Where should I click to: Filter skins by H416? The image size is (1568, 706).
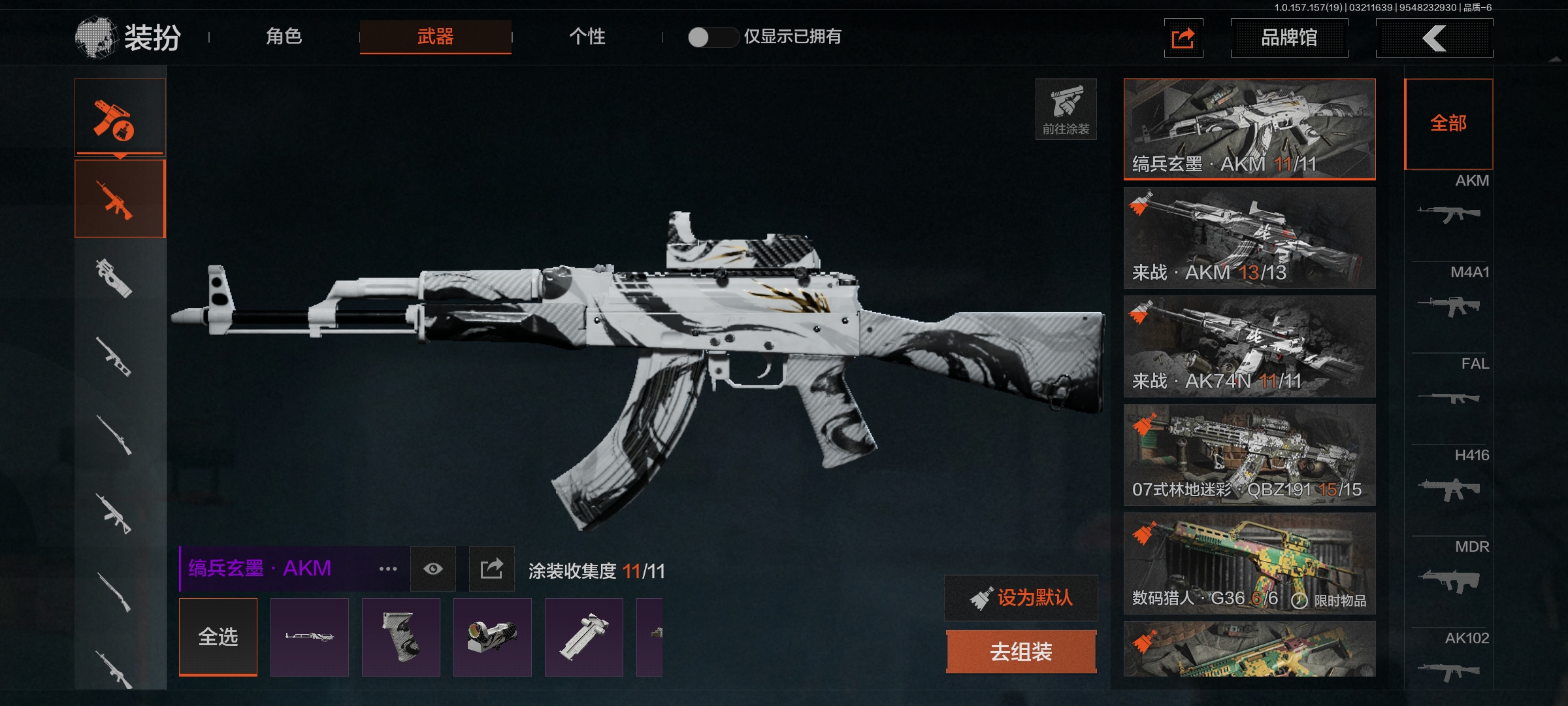(1448, 476)
